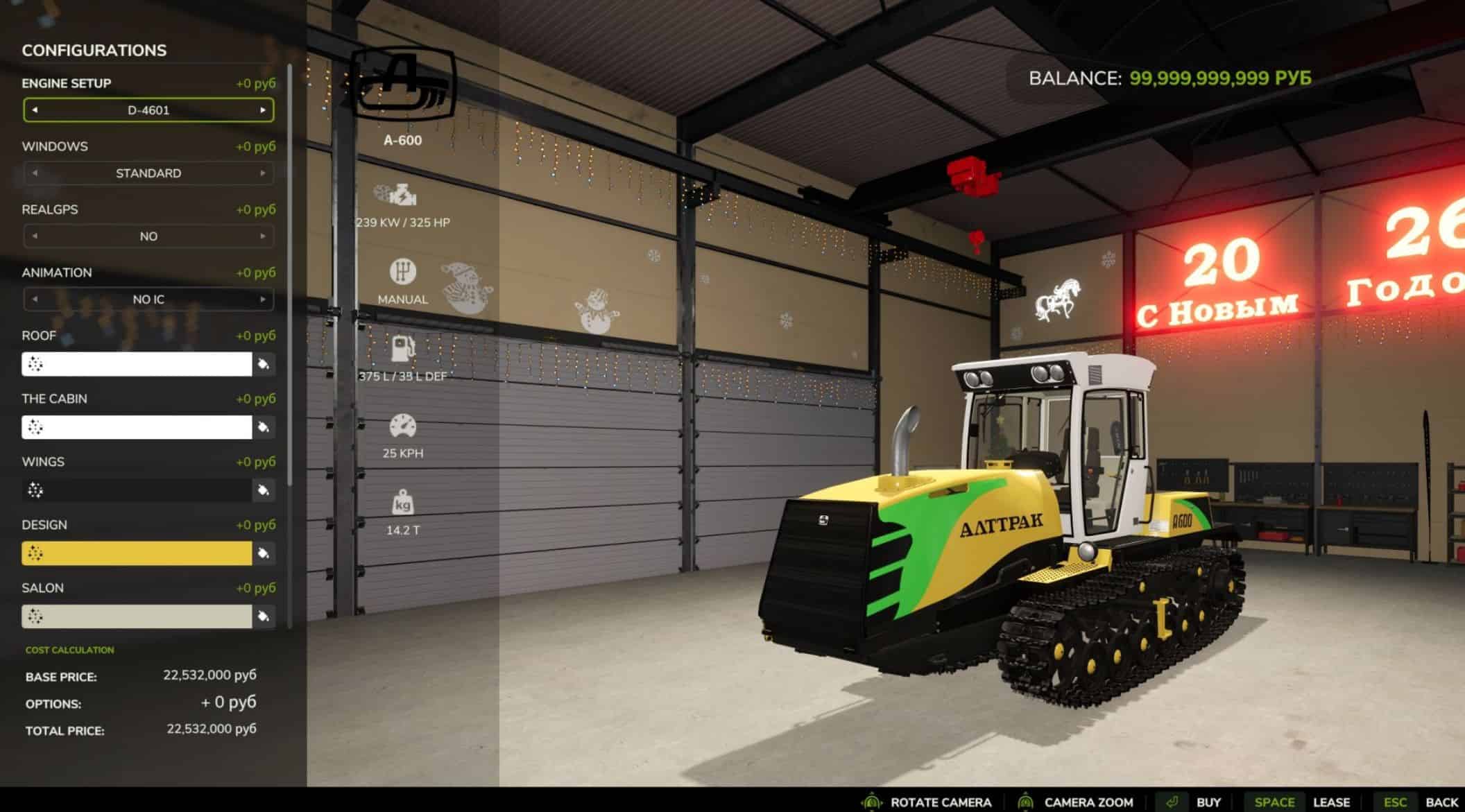Open the Wings paint bucket picker
Image resolution: width=1465 pixels, height=812 pixels.
[x=264, y=490]
